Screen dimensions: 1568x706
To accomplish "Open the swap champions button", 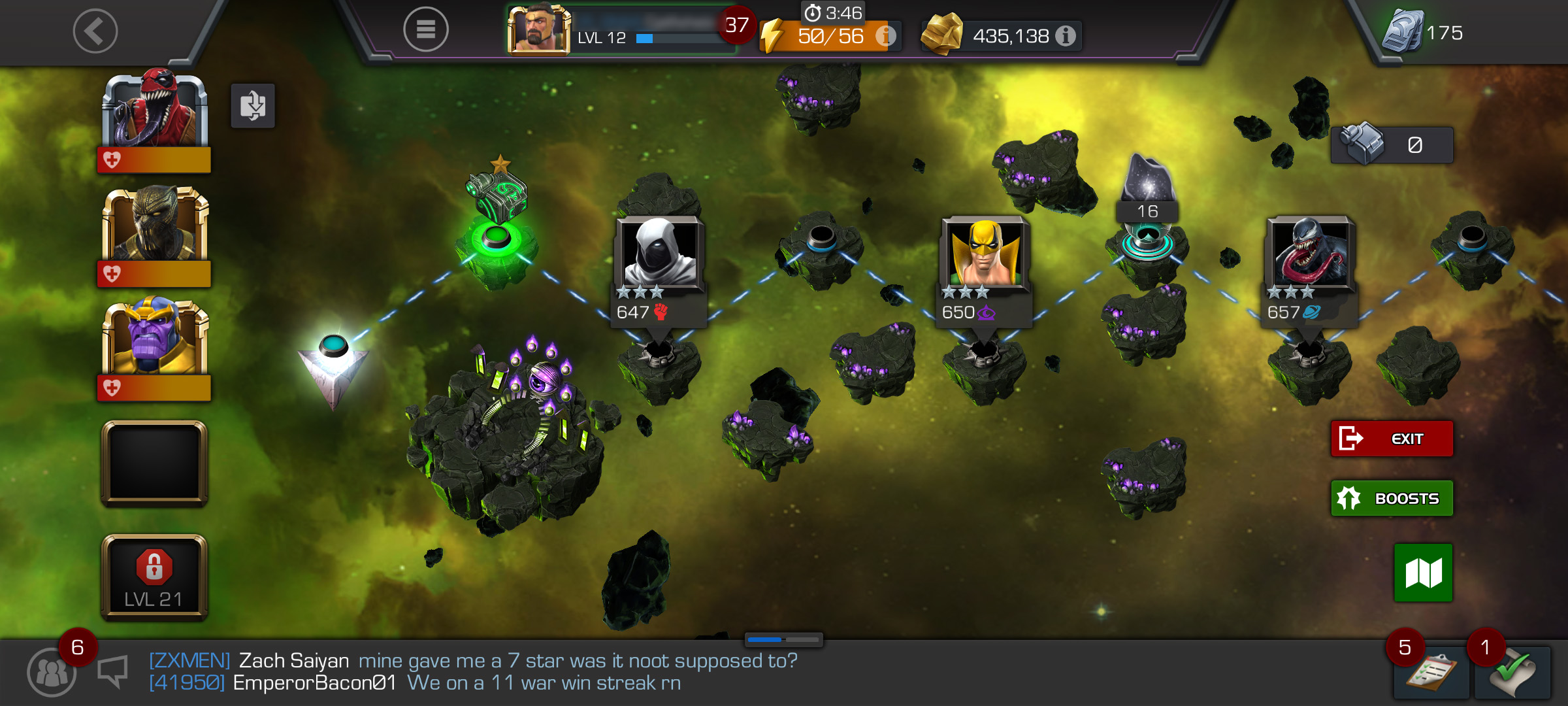I will [253, 106].
